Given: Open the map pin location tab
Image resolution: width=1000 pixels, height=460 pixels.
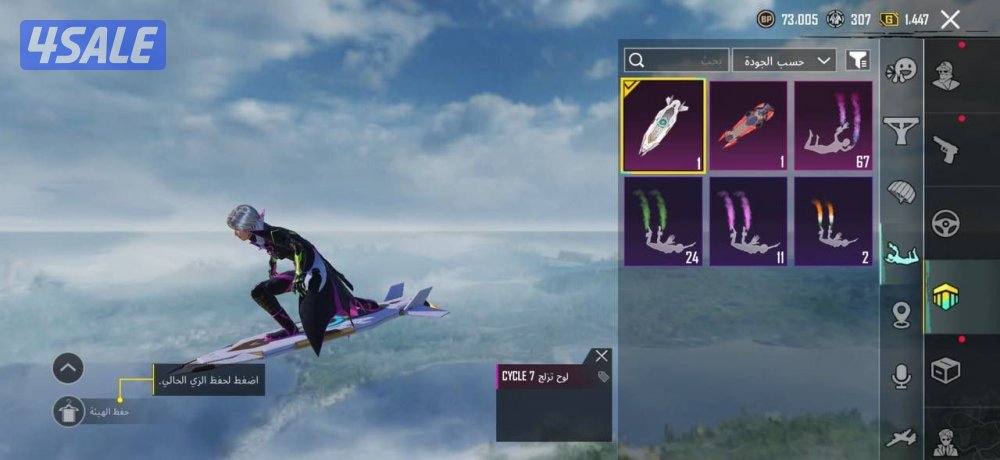Looking at the screenshot, I should pos(901,314).
